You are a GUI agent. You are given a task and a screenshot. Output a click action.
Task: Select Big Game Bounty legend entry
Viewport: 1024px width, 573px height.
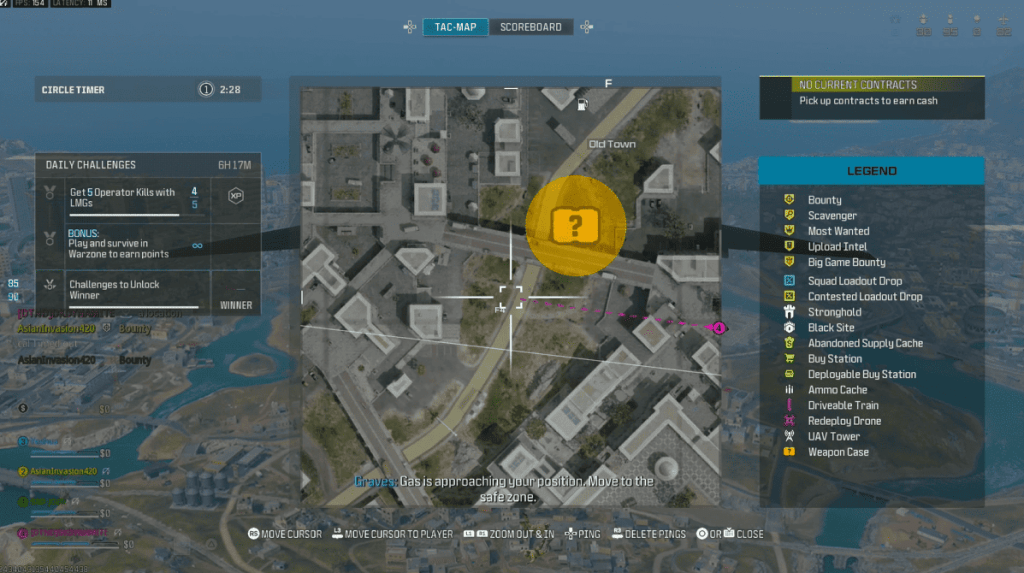[846, 262]
